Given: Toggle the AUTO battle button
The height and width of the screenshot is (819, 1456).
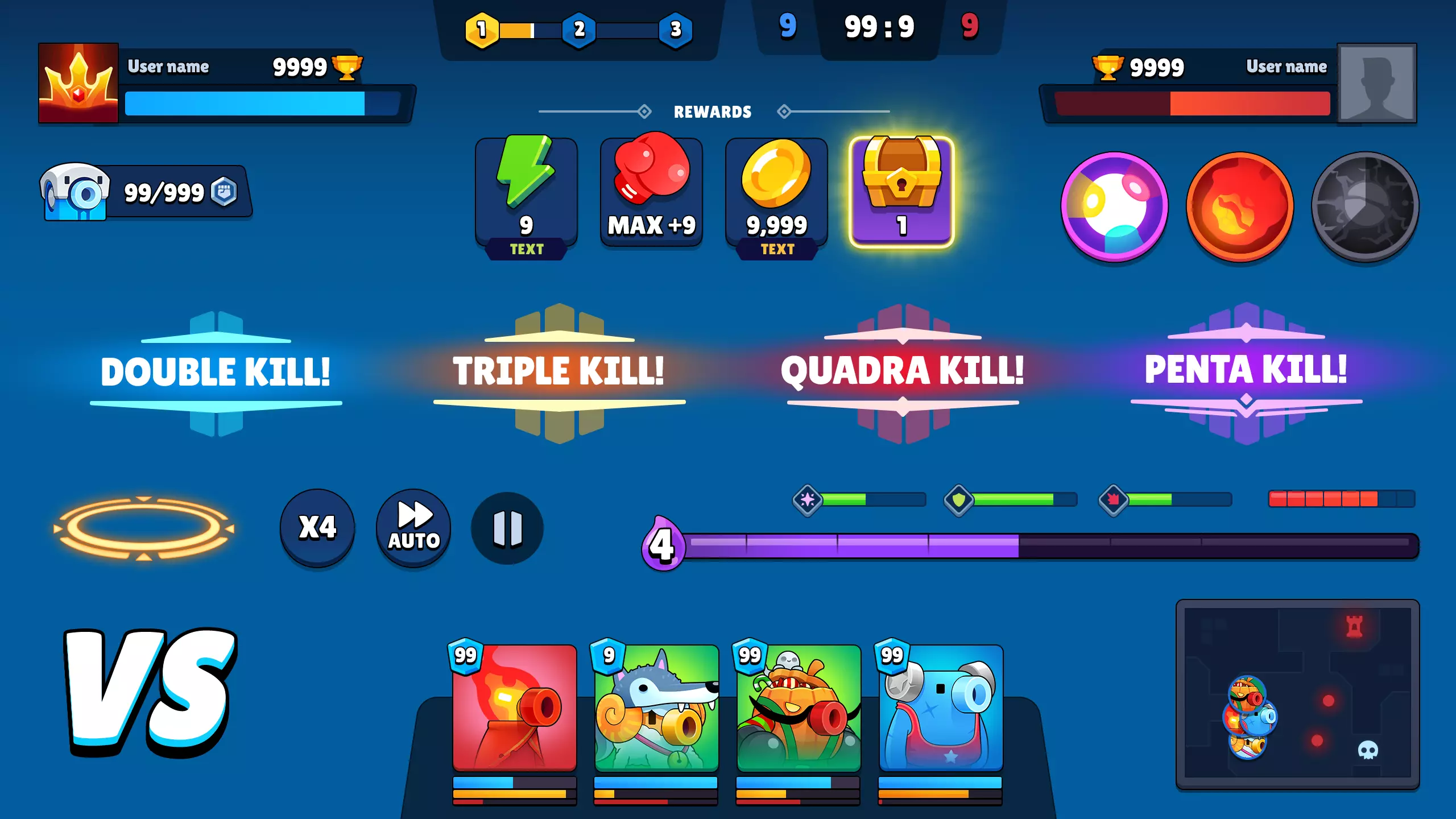Looking at the screenshot, I should coord(413,528).
